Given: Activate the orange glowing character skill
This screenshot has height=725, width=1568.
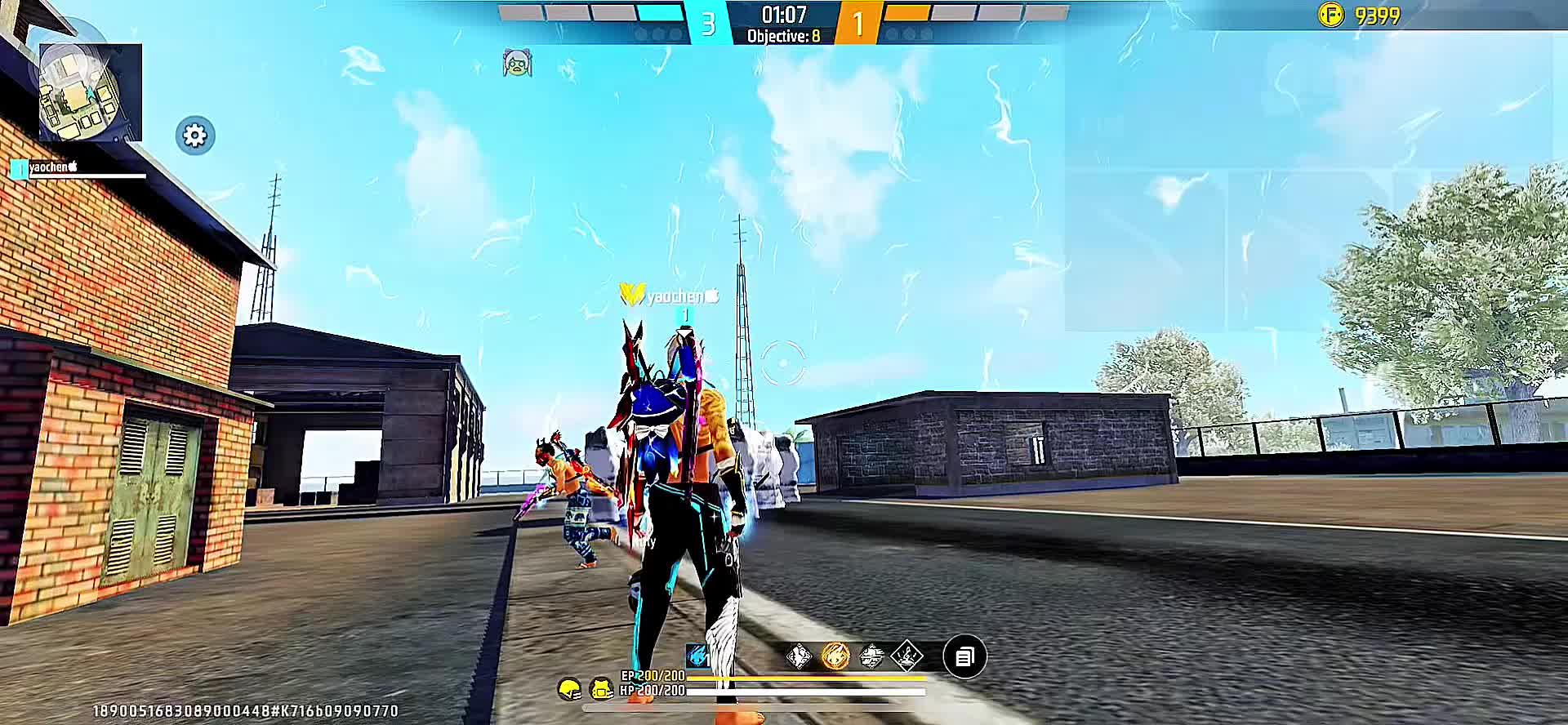Looking at the screenshot, I should (835, 656).
